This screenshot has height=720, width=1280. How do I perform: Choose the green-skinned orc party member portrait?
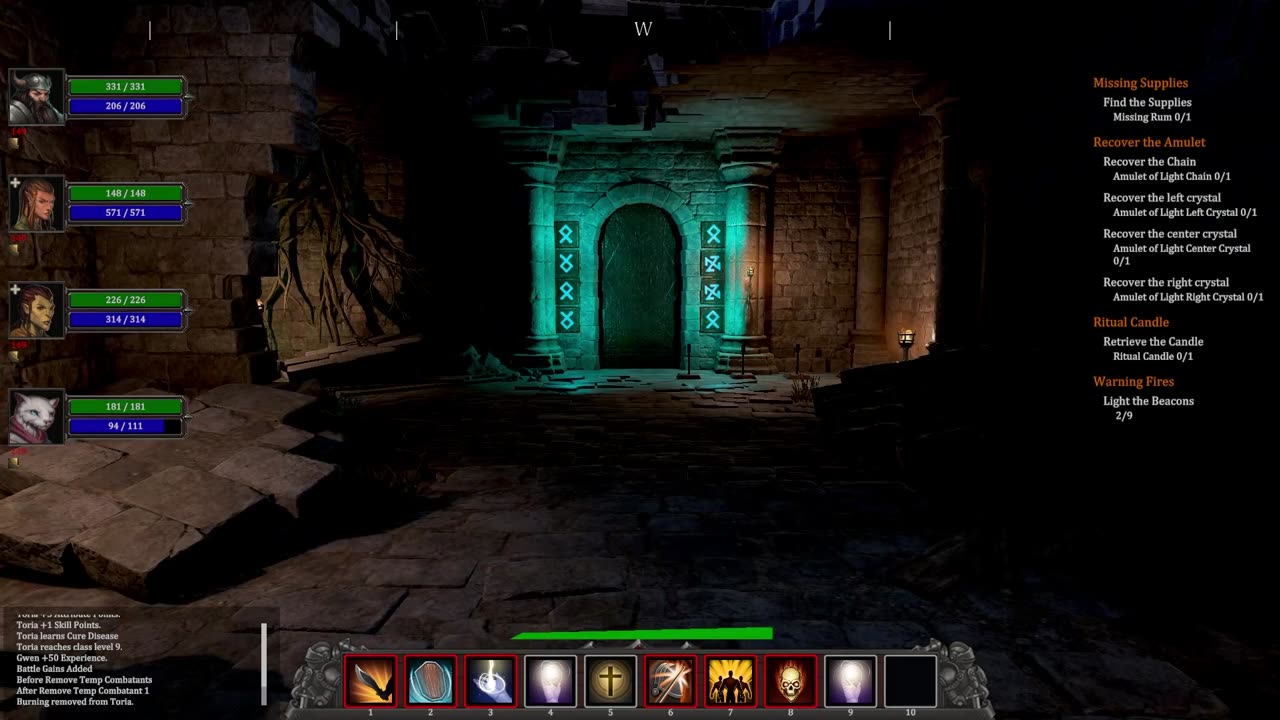pos(36,310)
